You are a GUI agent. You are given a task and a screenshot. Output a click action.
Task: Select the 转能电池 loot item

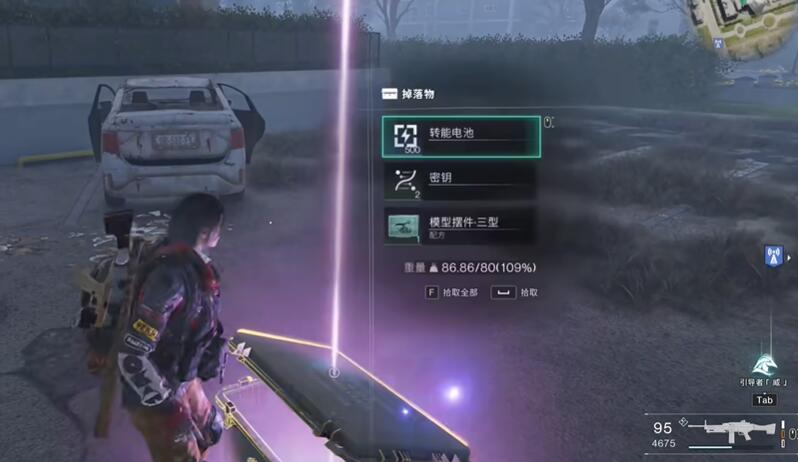pyautogui.click(x=461, y=136)
